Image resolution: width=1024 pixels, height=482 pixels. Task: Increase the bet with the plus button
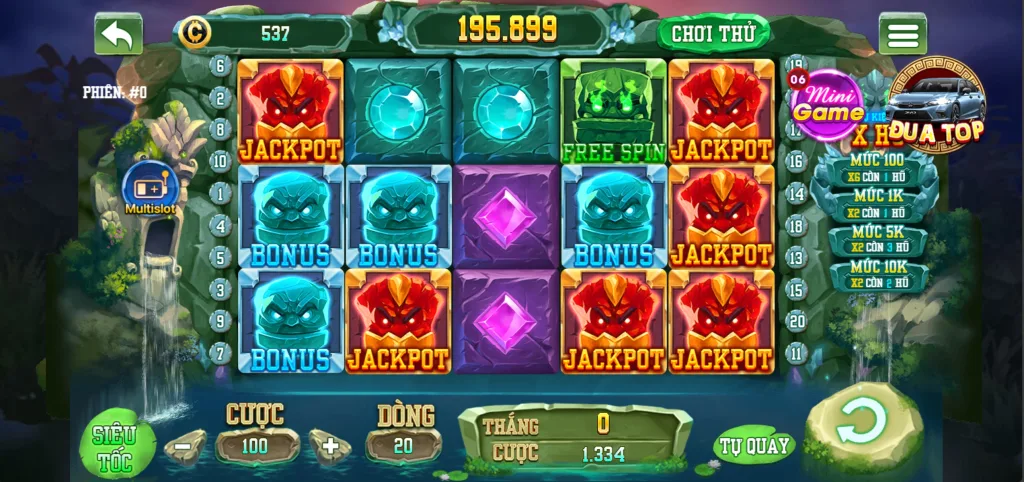pyautogui.click(x=329, y=447)
